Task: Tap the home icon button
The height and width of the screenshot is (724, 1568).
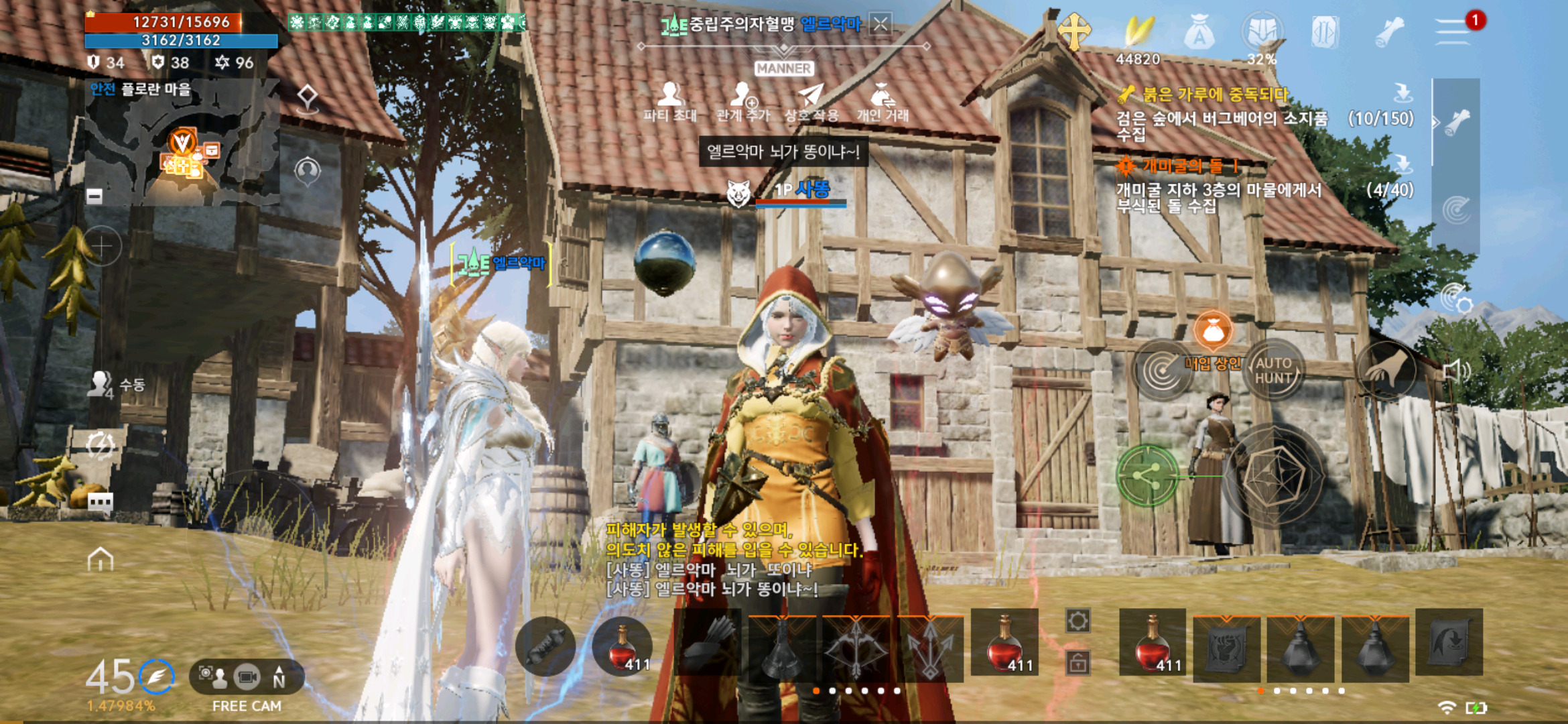Action: click(x=101, y=558)
